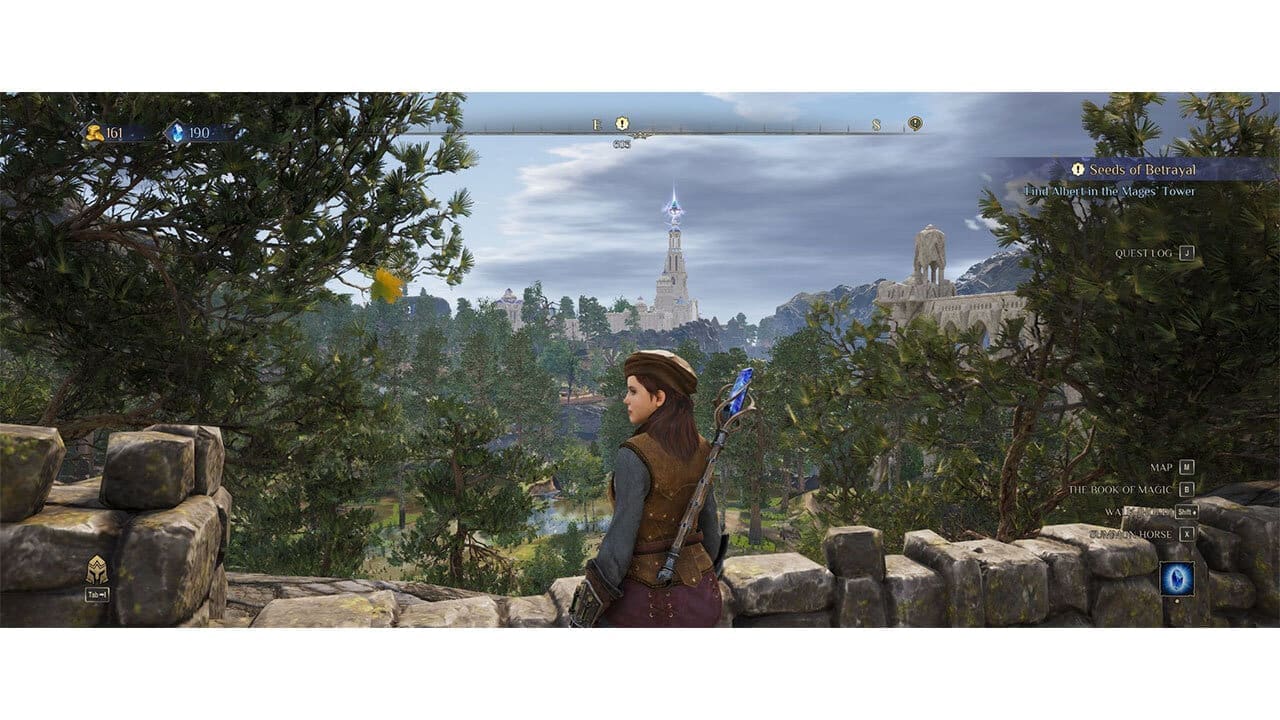
Task: Select the quest exclamation marker on the compass
Action: point(622,123)
